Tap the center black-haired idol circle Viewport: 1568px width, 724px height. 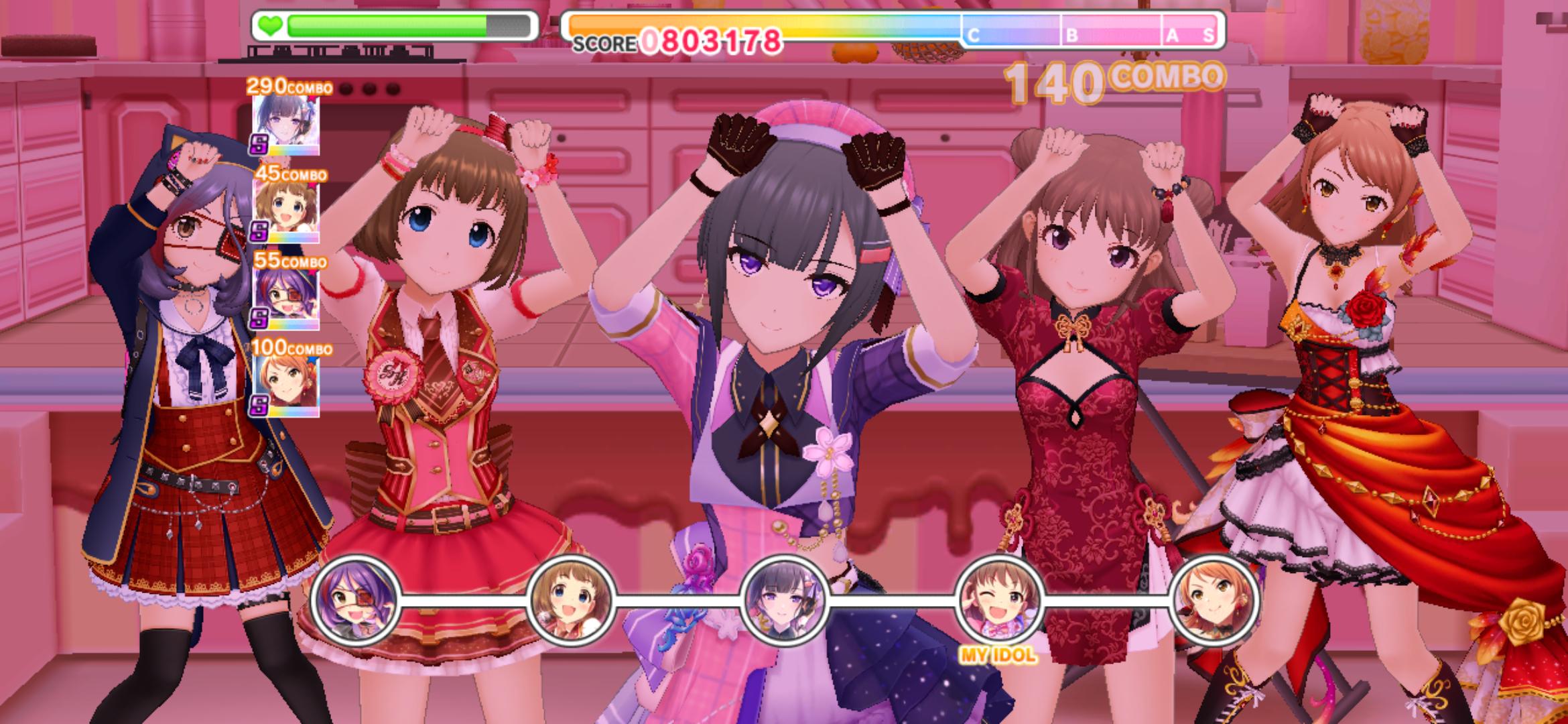(784, 599)
